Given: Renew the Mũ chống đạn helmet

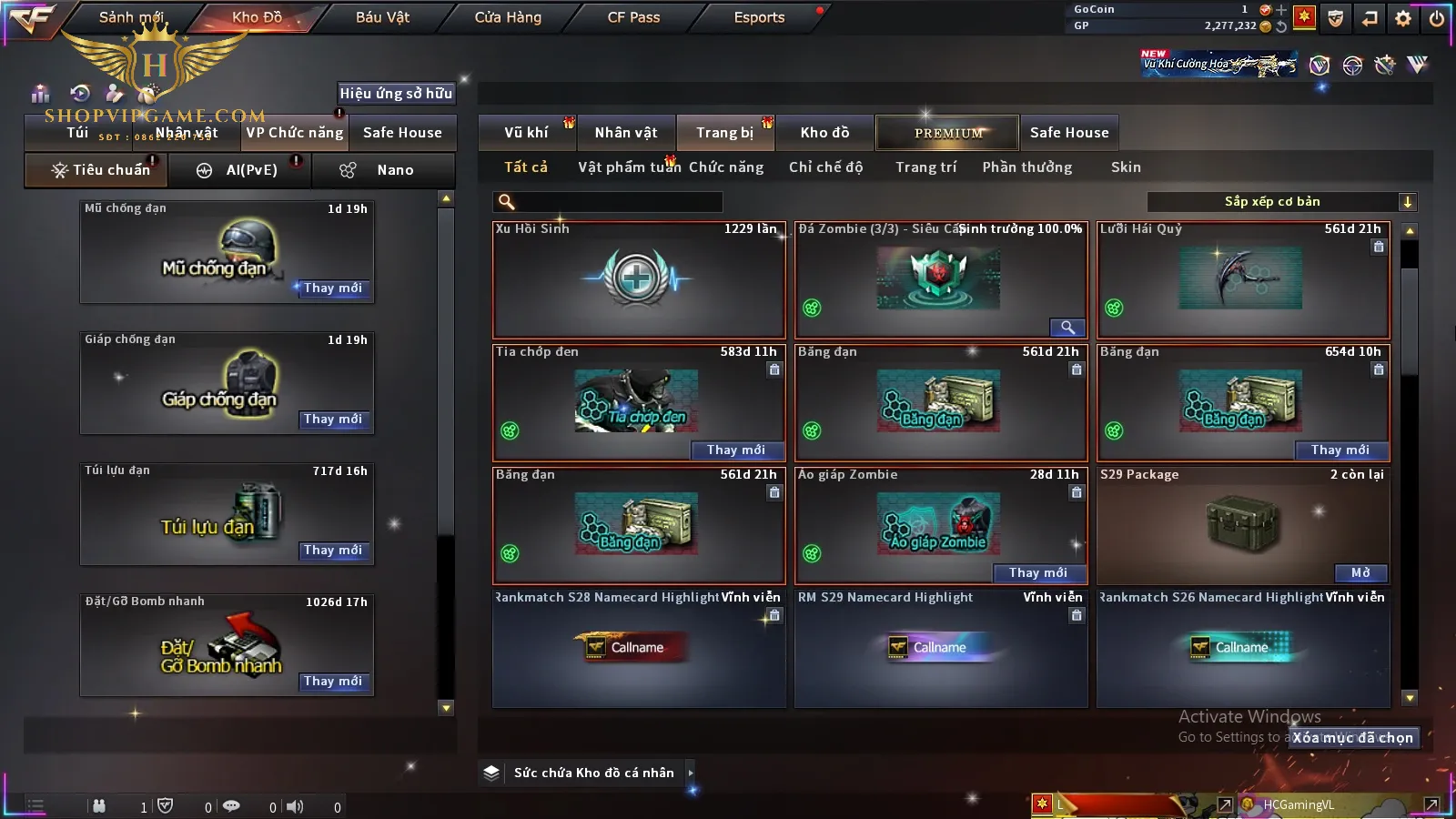Looking at the screenshot, I should pos(333,288).
